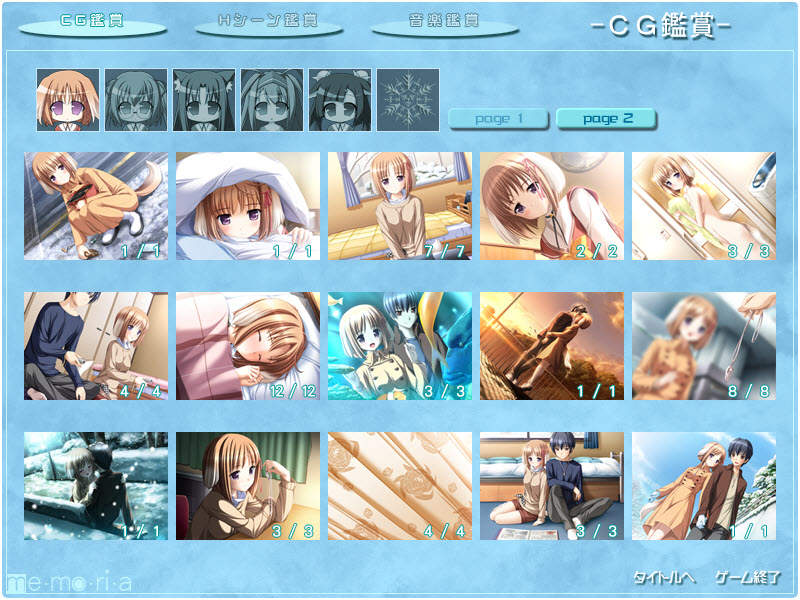Go to page 1
This screenshot has height=600, width=800.
(x=499, y=119)
